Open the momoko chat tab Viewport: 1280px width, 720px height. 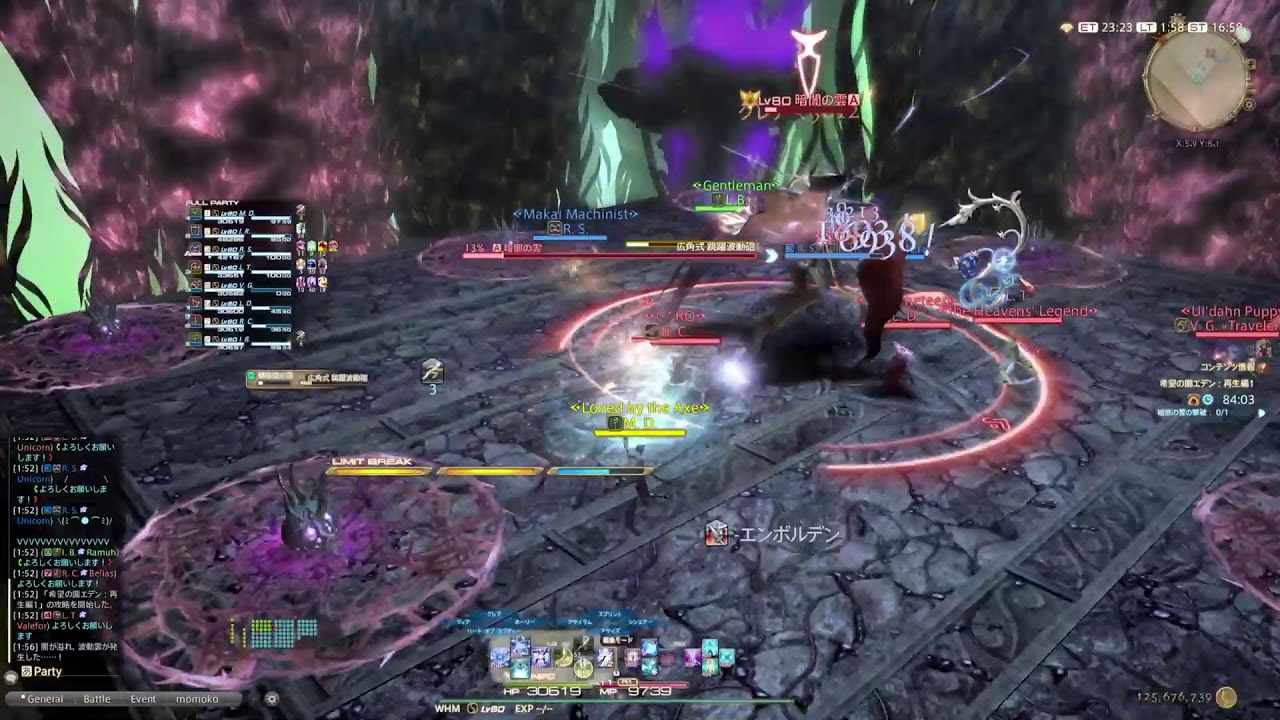coord(197,699)
